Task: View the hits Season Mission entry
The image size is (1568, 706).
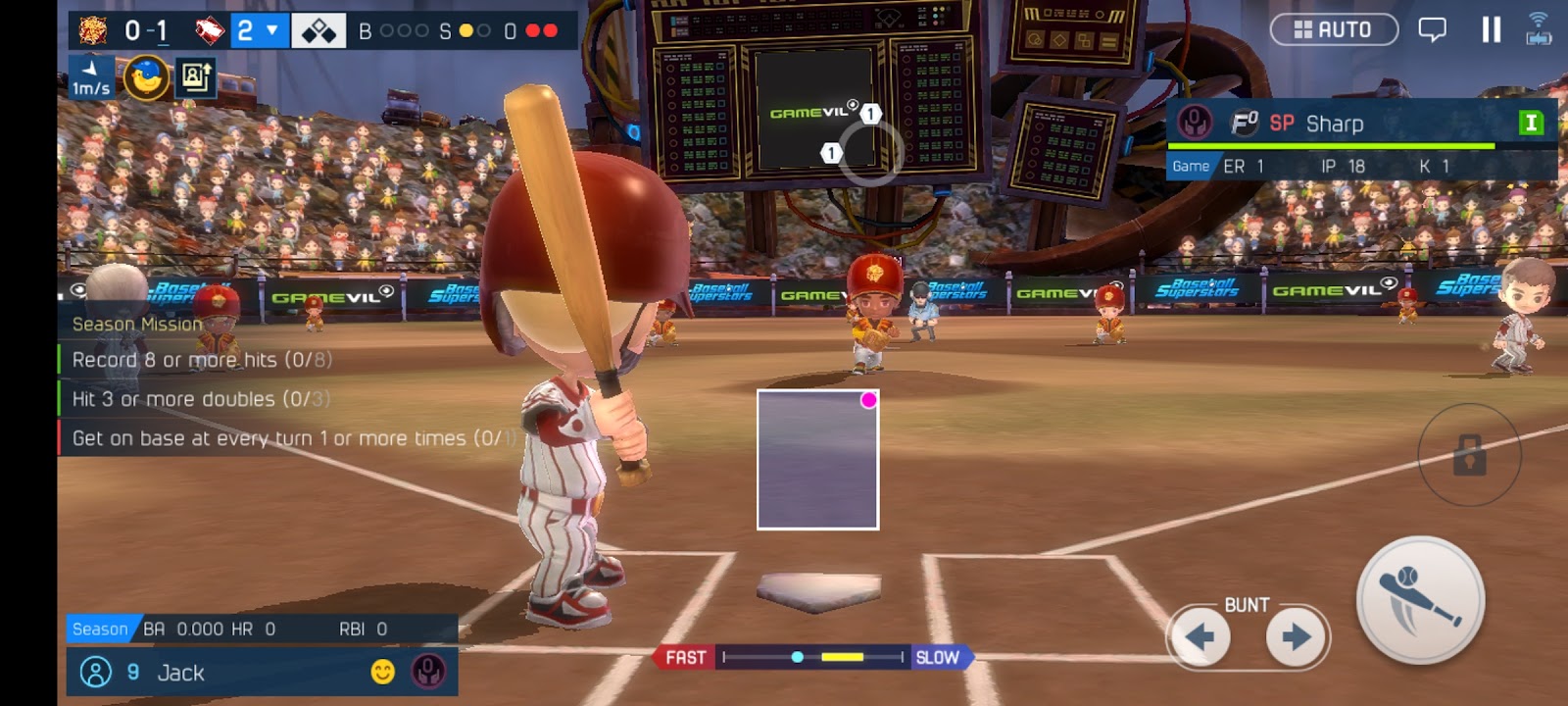Action: 201,360
